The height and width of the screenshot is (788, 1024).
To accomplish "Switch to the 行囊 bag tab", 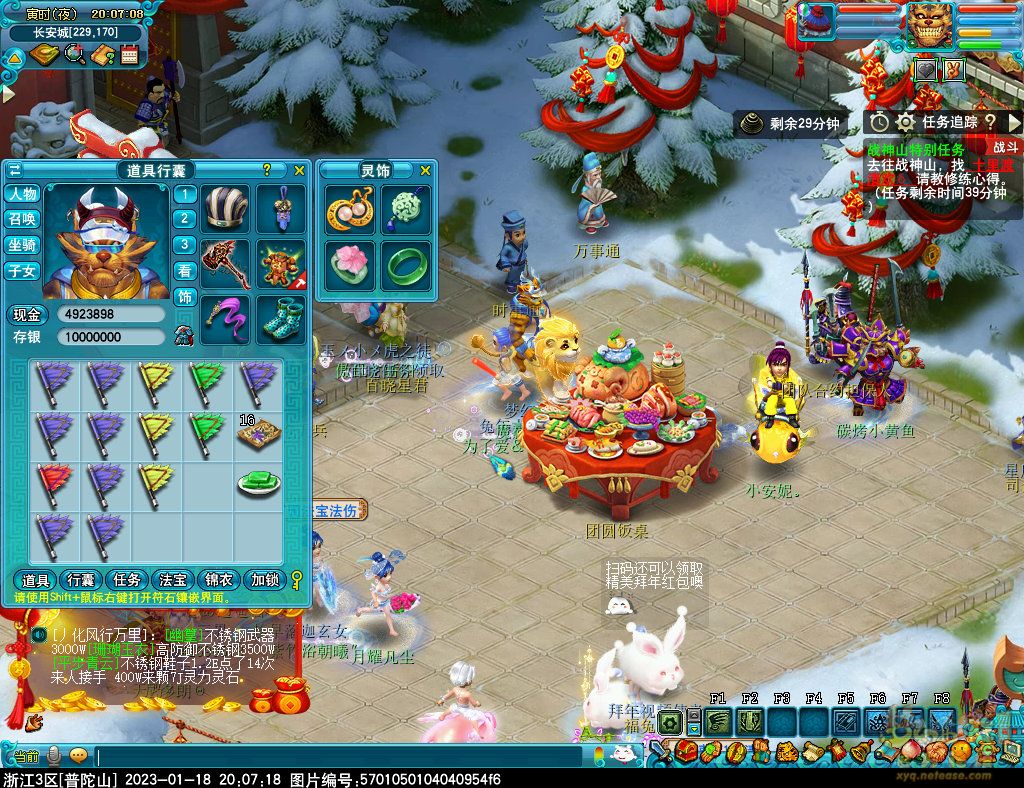I will pos(80,580).
